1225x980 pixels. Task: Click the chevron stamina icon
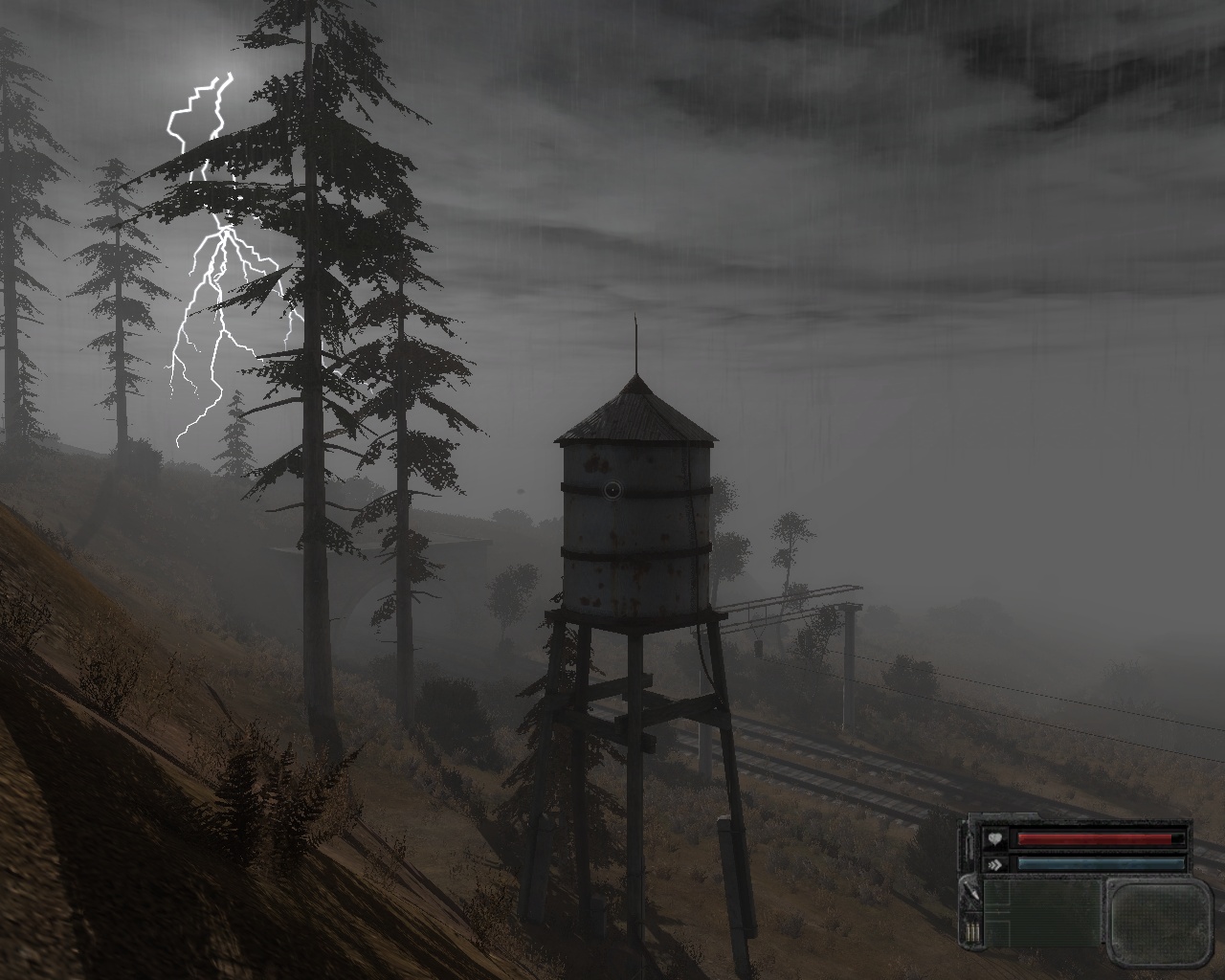pos(995,863)
